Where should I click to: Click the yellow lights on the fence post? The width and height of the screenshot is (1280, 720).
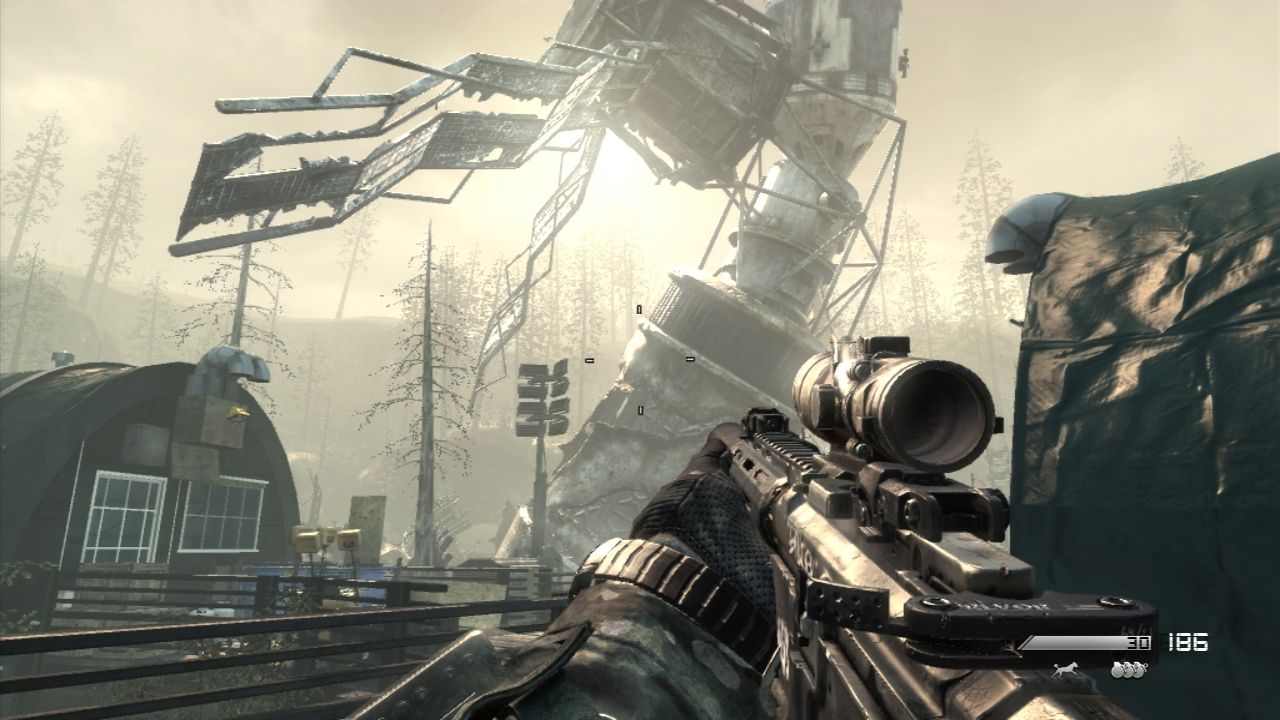tap(325, 540)
